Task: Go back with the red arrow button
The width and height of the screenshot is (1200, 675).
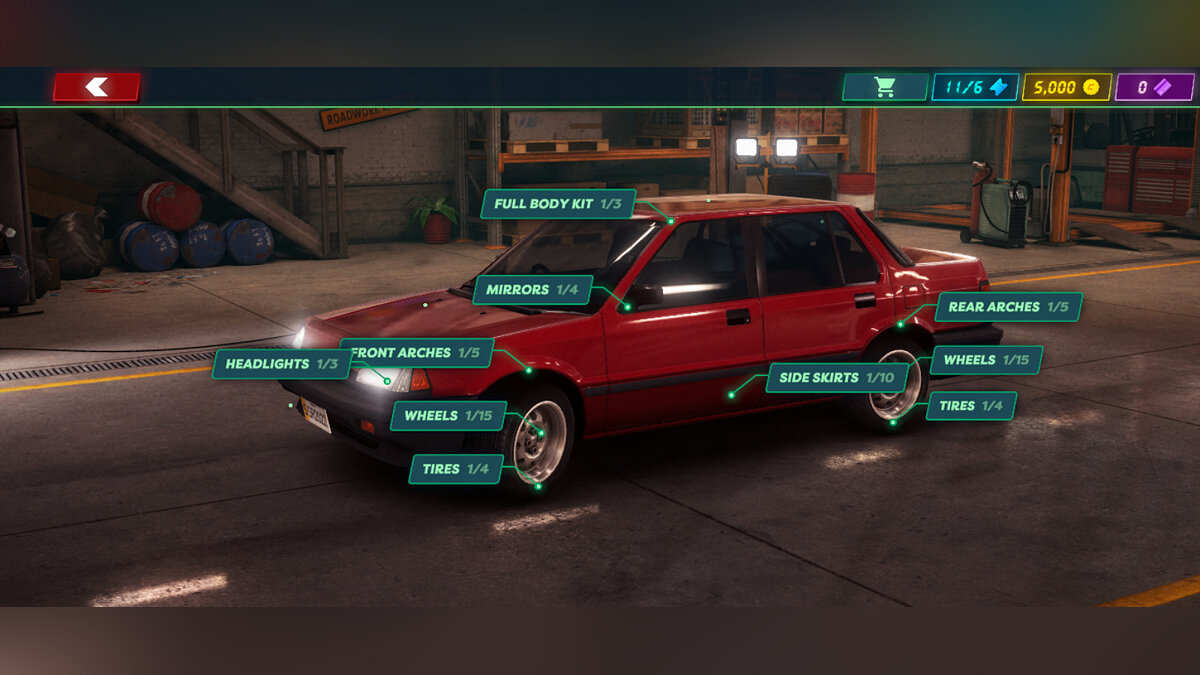Action: click(x=97, y=87)
